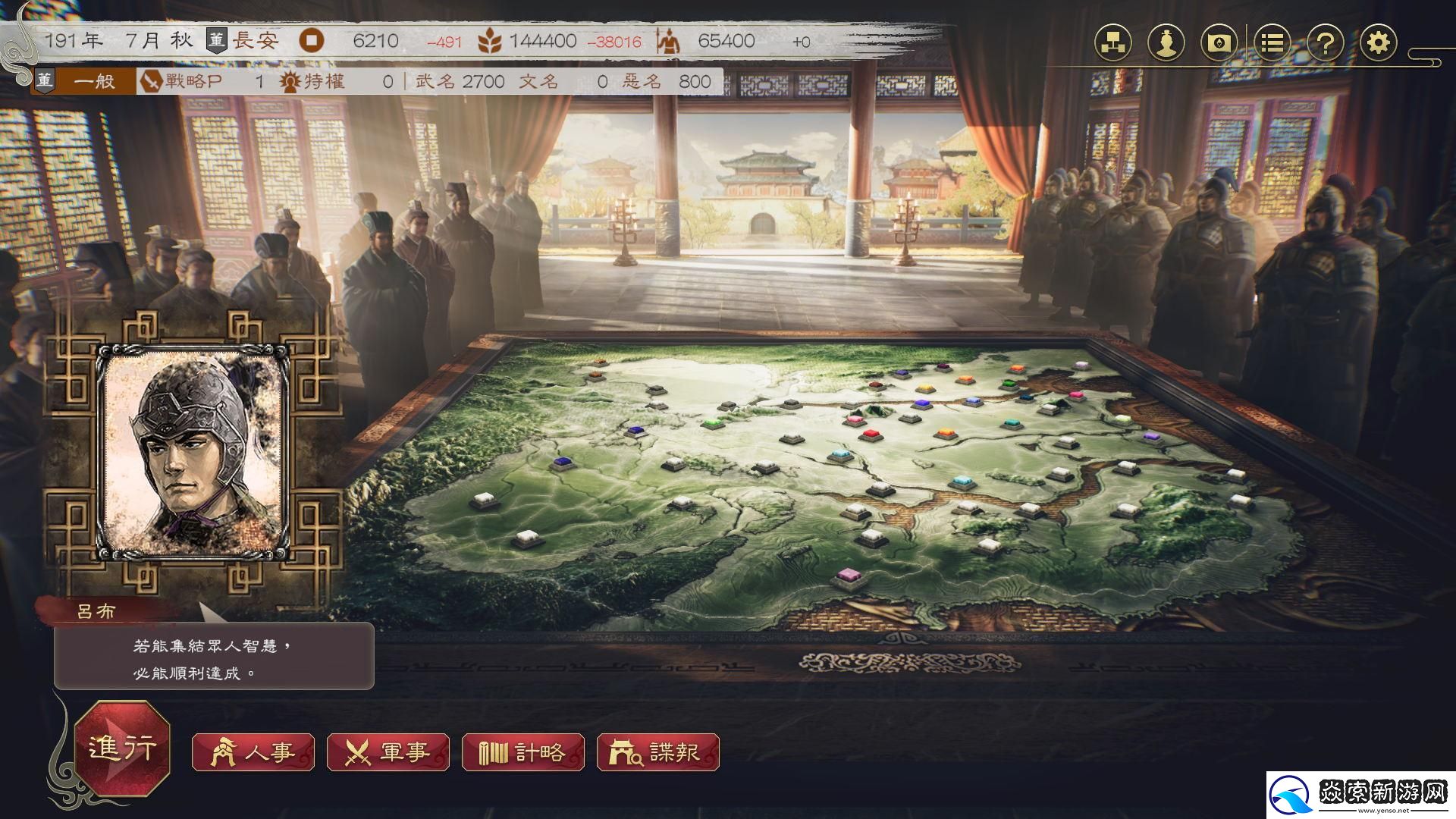The height and width of the screenshot is (819, 1456).
Task: Open the faction relationship chart icon
Action: coord(1112,43)
